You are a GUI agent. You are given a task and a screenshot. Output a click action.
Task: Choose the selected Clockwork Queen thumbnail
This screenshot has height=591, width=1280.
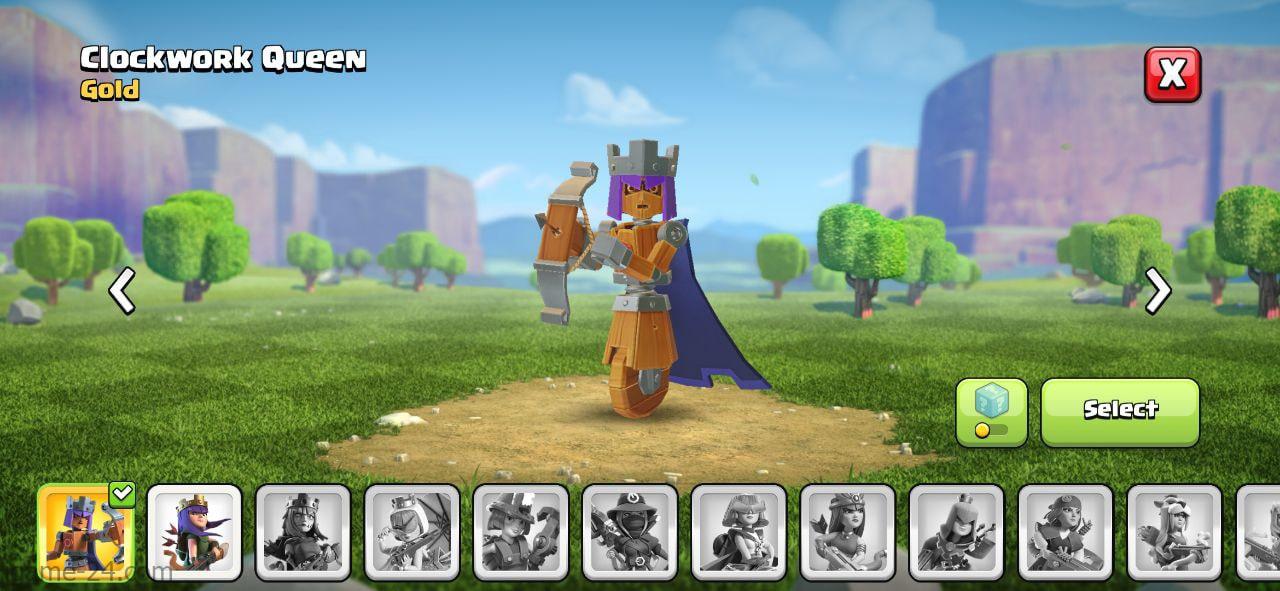click(86, 532)
